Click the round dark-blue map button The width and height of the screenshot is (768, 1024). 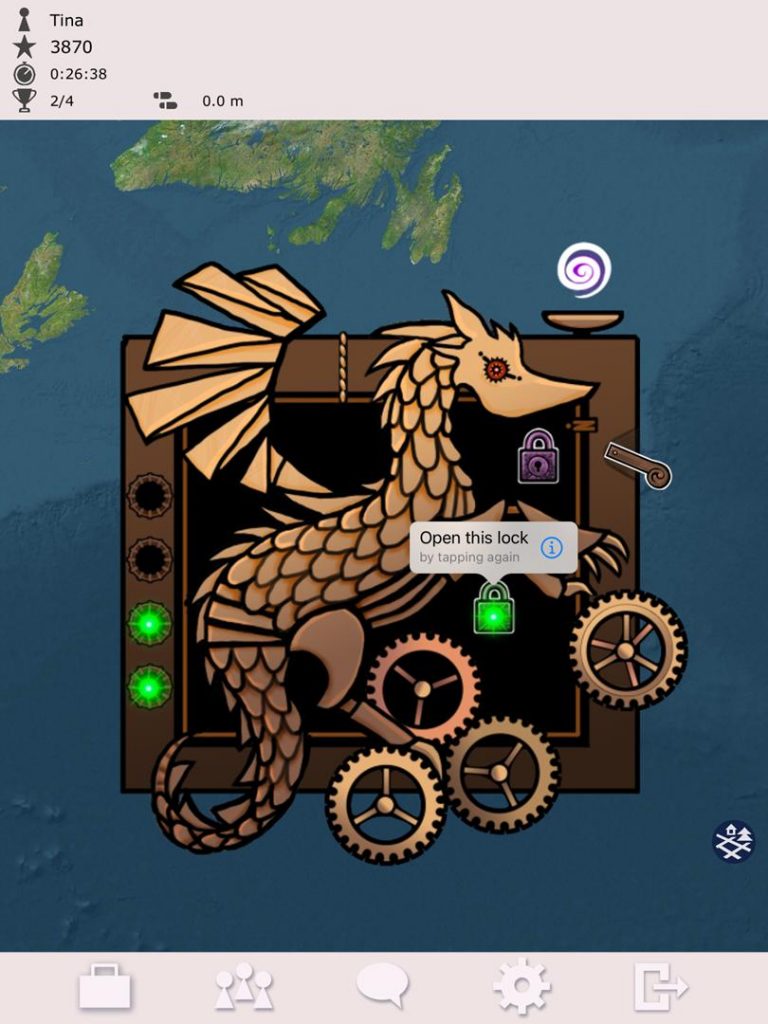(x=733, y=841)
